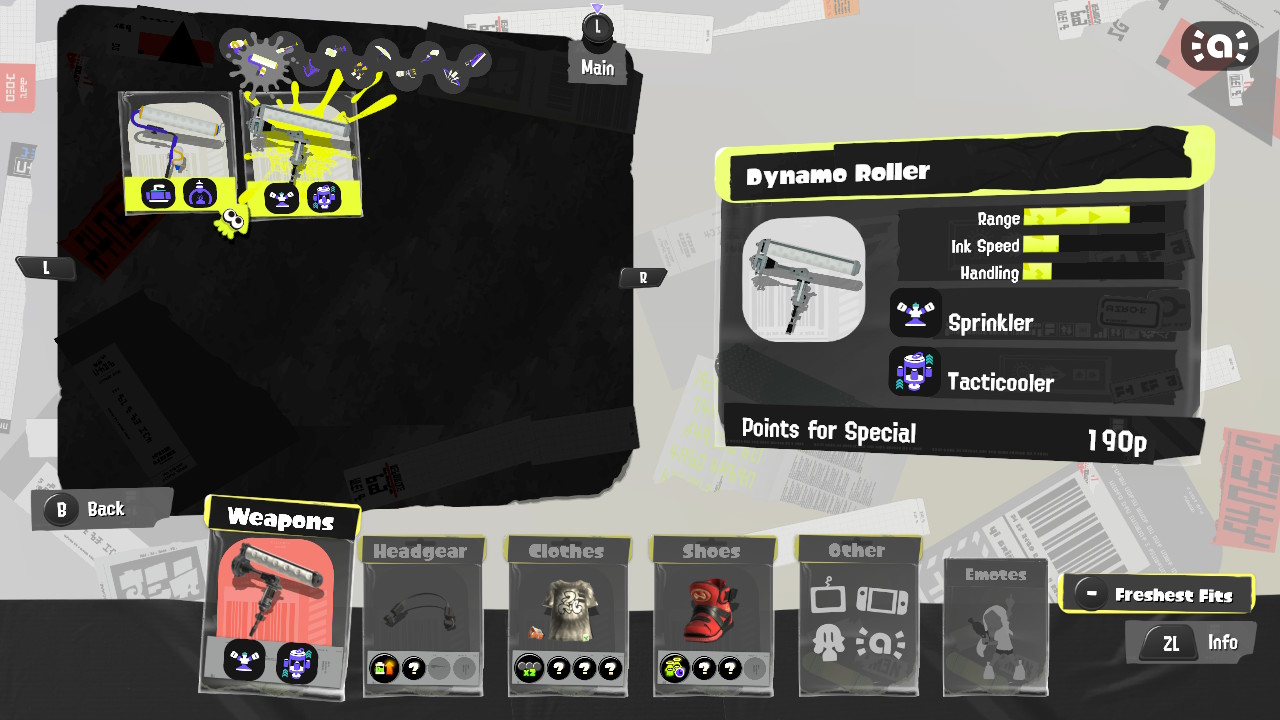The width and height of the screenshot is (1280, 720).
Task: Select the roller weapon class filter icon
Action: coord(262,63)
